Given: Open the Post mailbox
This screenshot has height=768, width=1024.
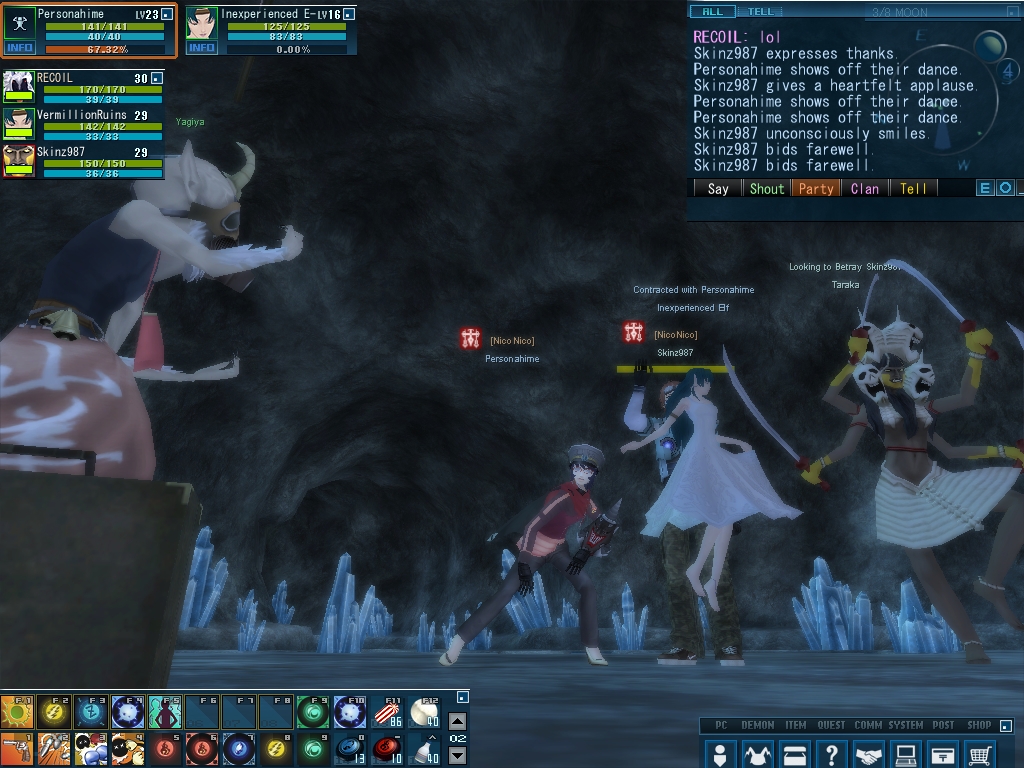Looking at the screenshot, I should 942,753.
